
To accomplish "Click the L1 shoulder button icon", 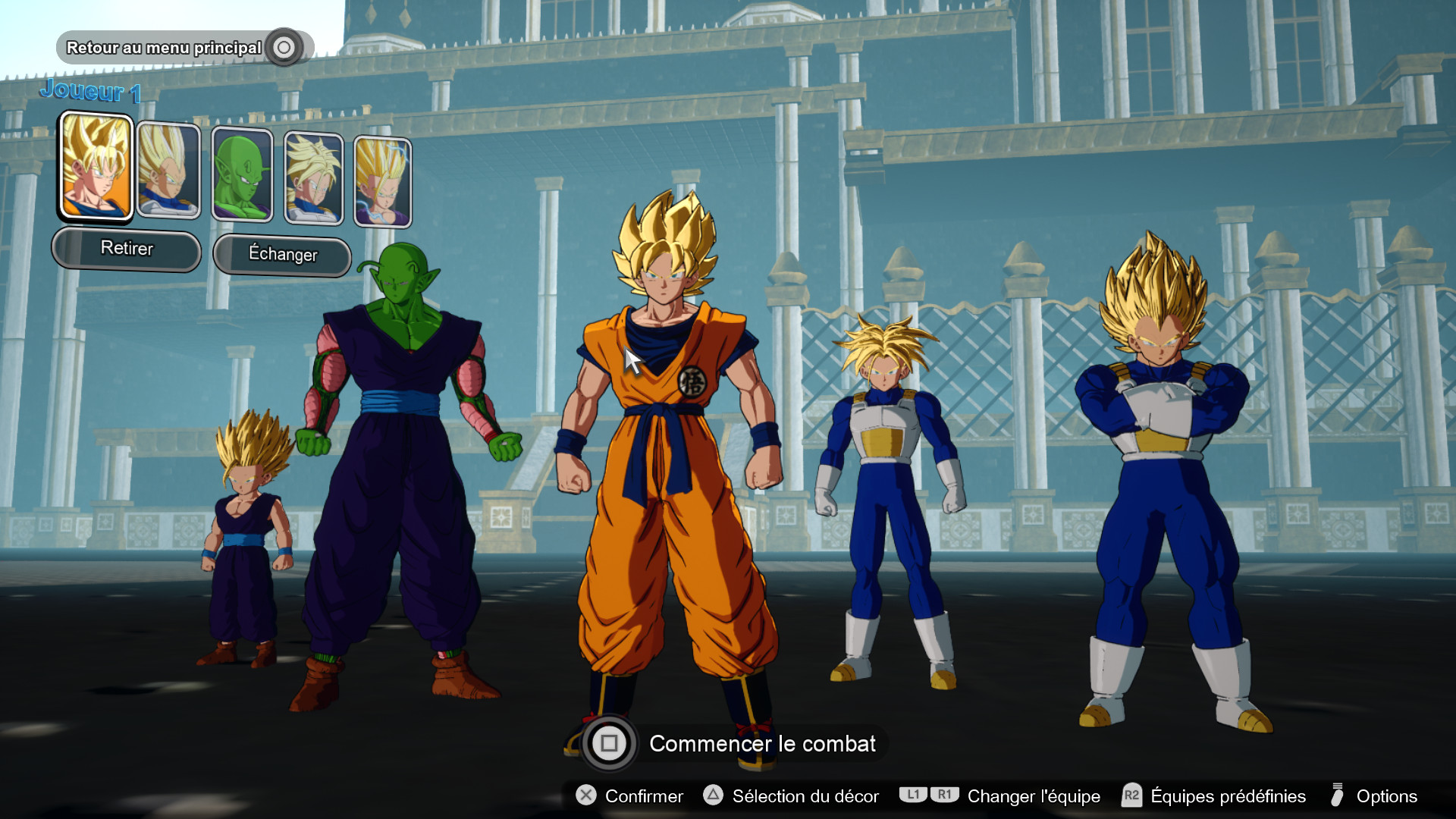I will (x=915, y=795).
